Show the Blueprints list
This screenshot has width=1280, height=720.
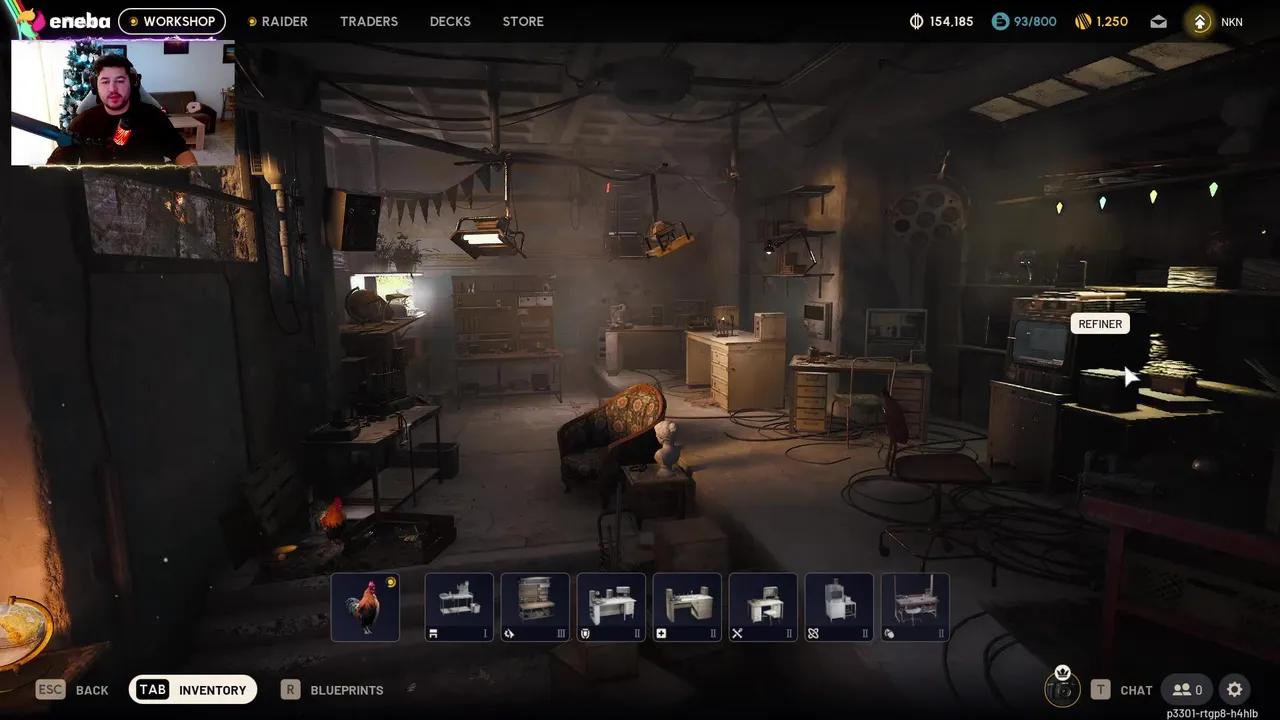click(x=333, y=689)
